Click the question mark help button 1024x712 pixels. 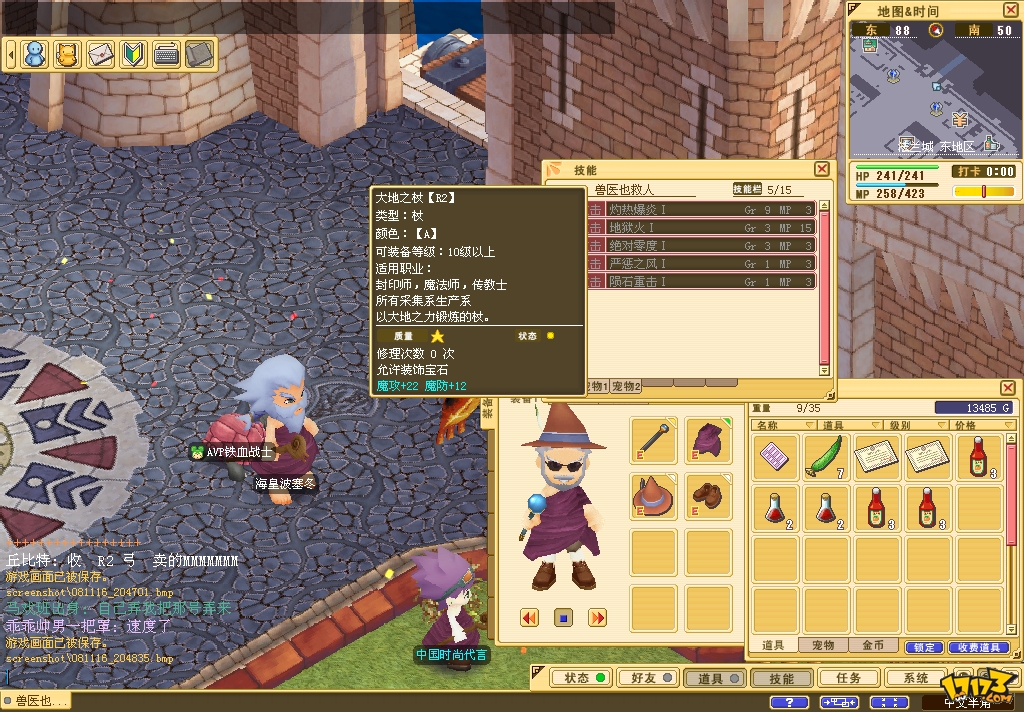point(789,702)
